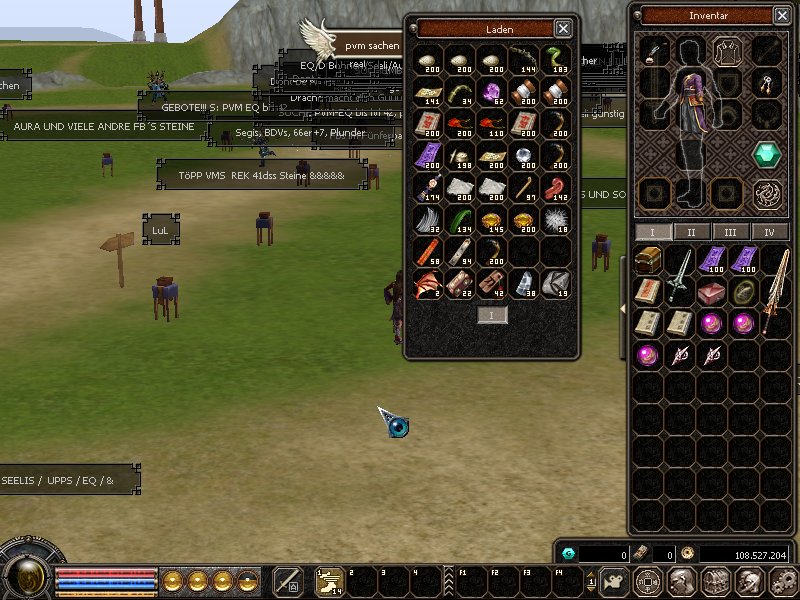Choose the red box item in inventory

click(x=711, y=291)
